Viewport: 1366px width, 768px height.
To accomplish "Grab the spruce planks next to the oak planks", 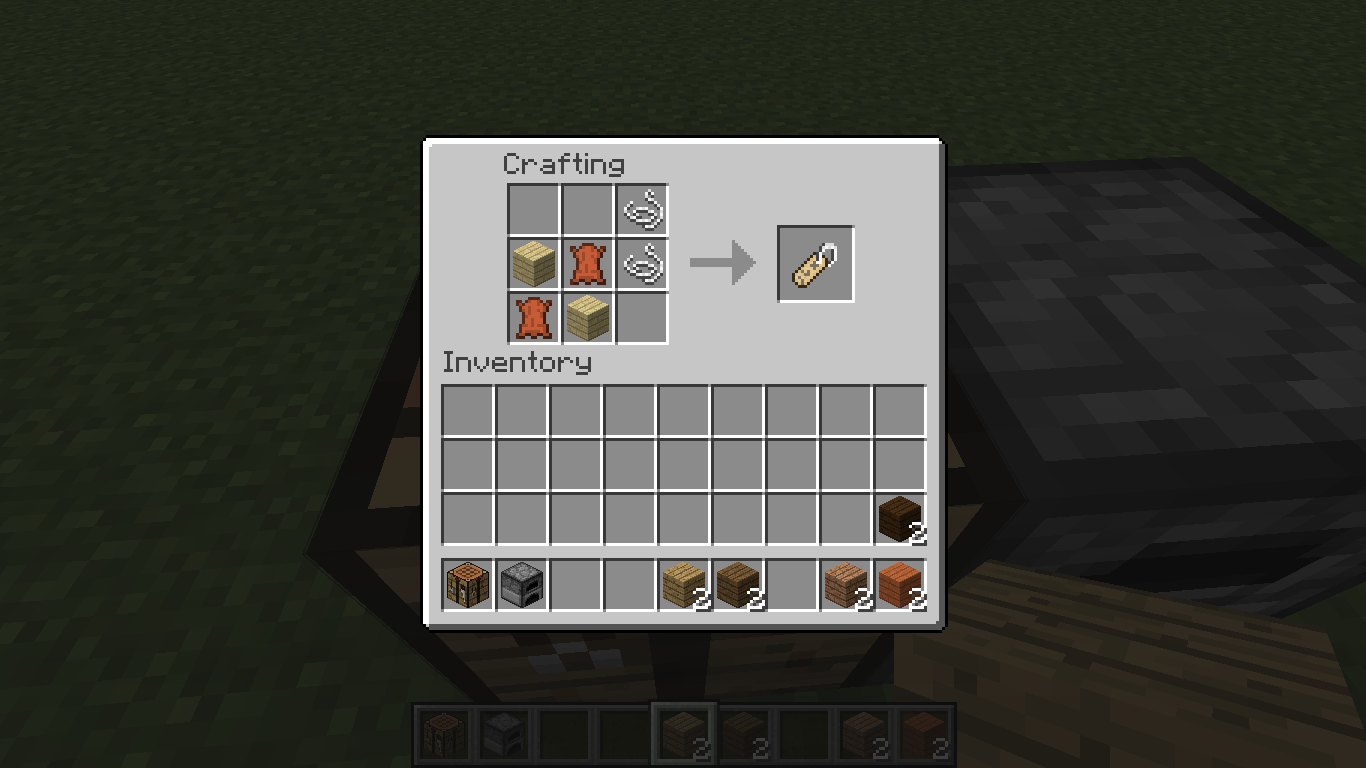I will pos(736,585).
